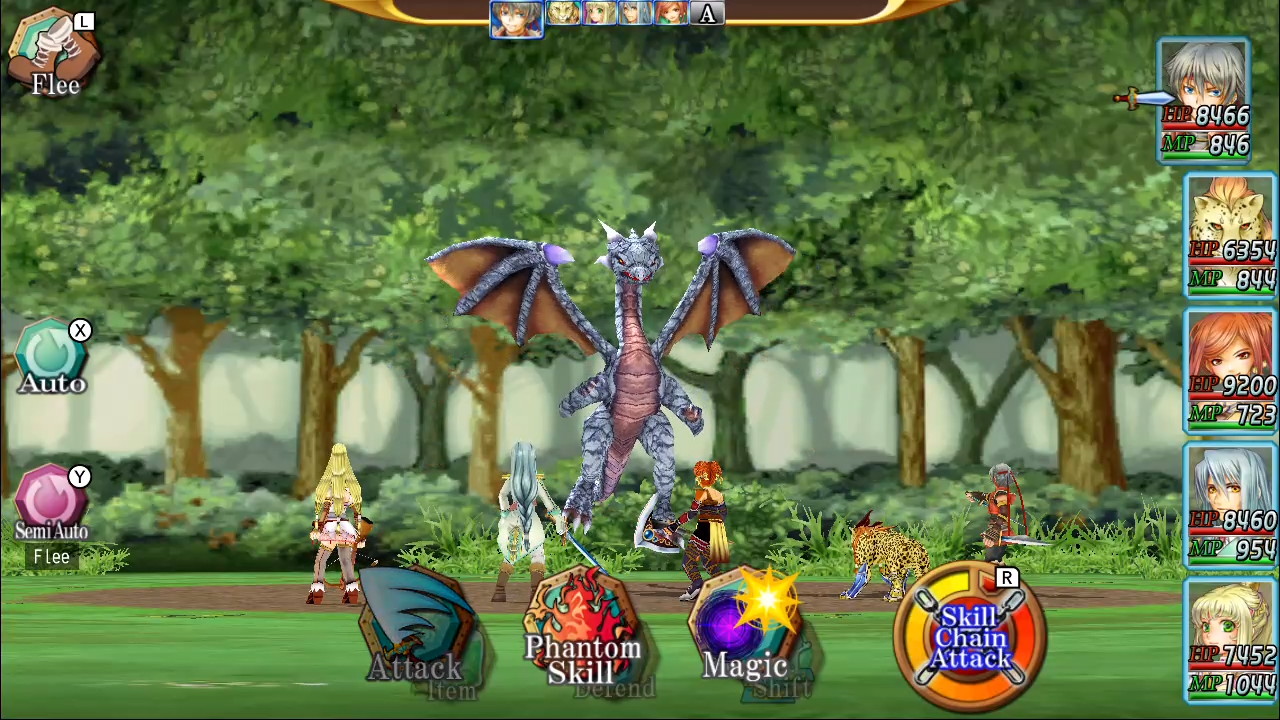
Task: Toggle the A button on the party bar
Action: tap(707, 13)
